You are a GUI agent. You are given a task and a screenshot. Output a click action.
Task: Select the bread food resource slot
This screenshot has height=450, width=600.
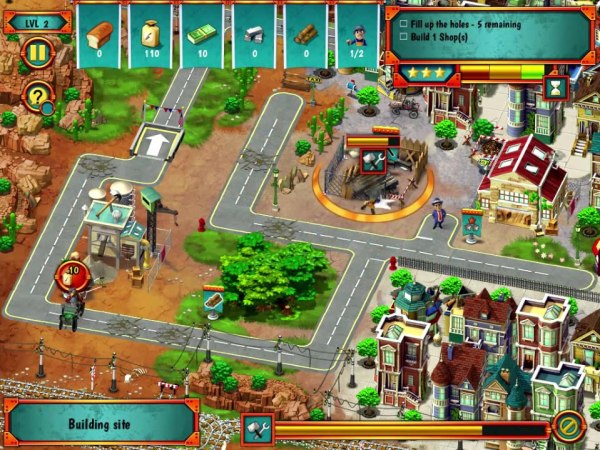pyautogui.click(x=98, y=37)
